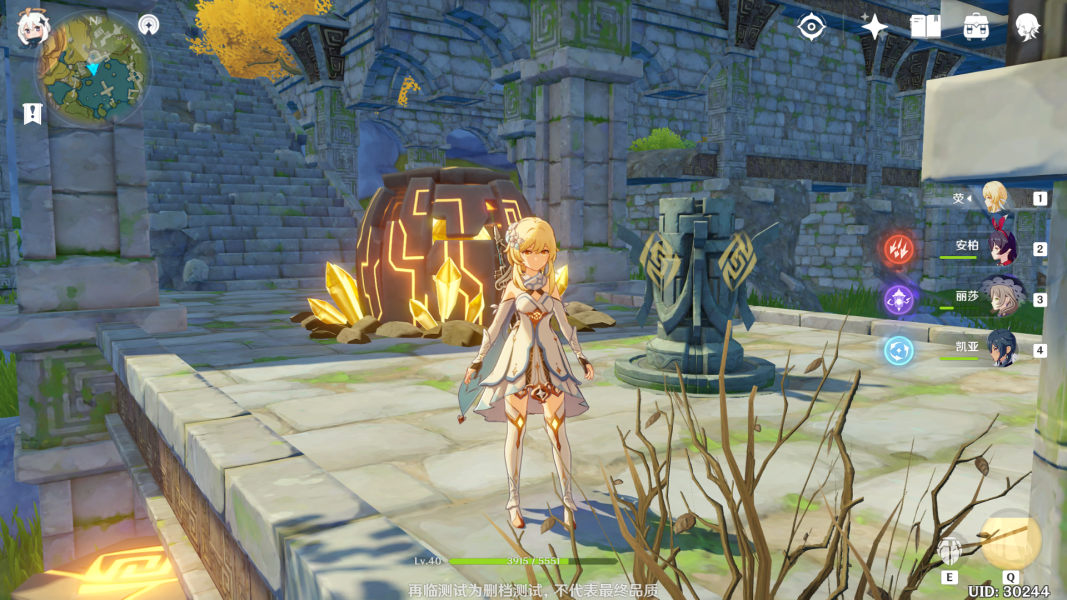Switch to party member 丽莎
The height and width of the screenshot is (600, 1067).
1000,297
